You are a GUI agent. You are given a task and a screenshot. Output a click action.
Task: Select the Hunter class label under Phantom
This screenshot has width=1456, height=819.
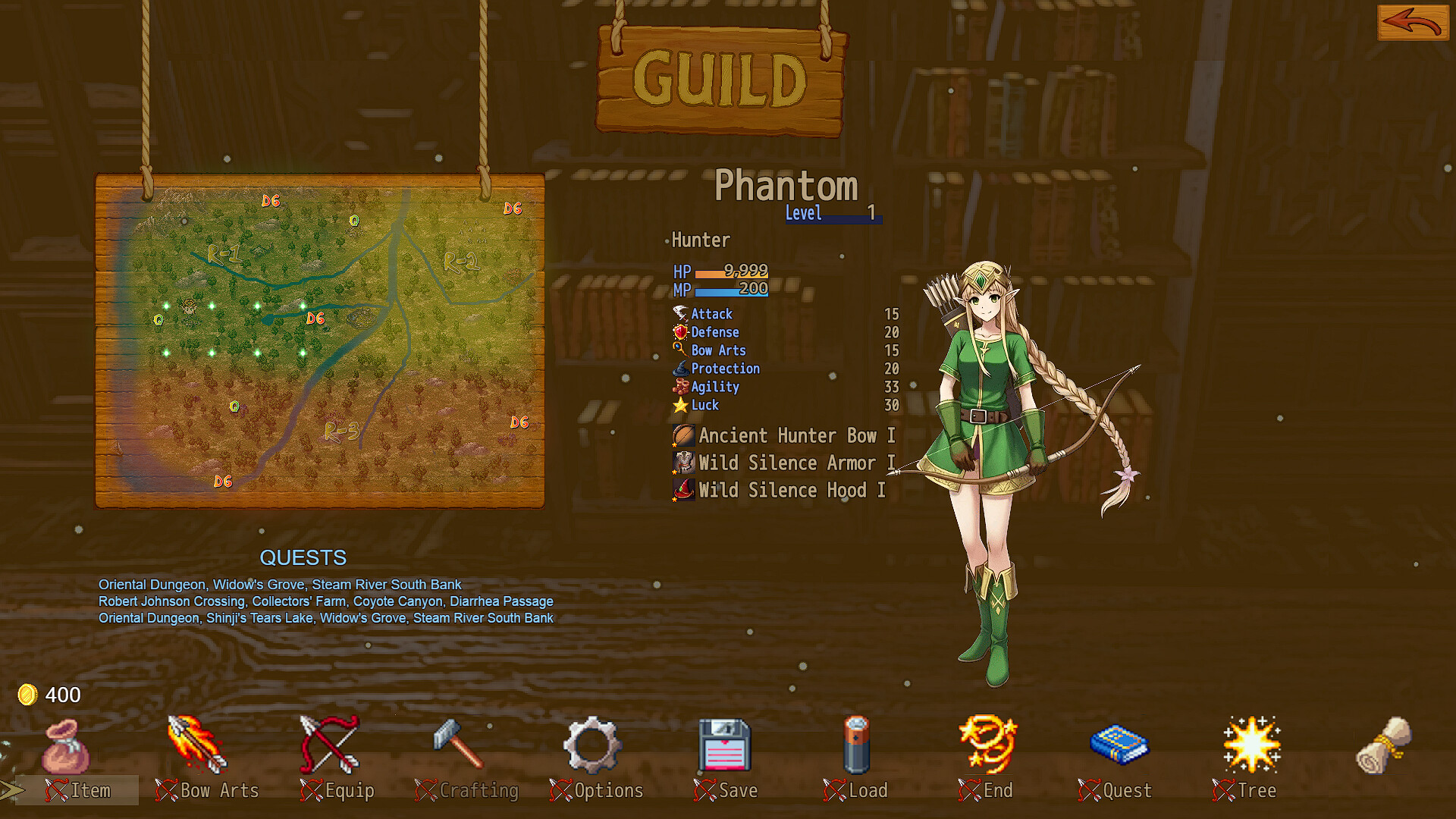coord(700,240)
